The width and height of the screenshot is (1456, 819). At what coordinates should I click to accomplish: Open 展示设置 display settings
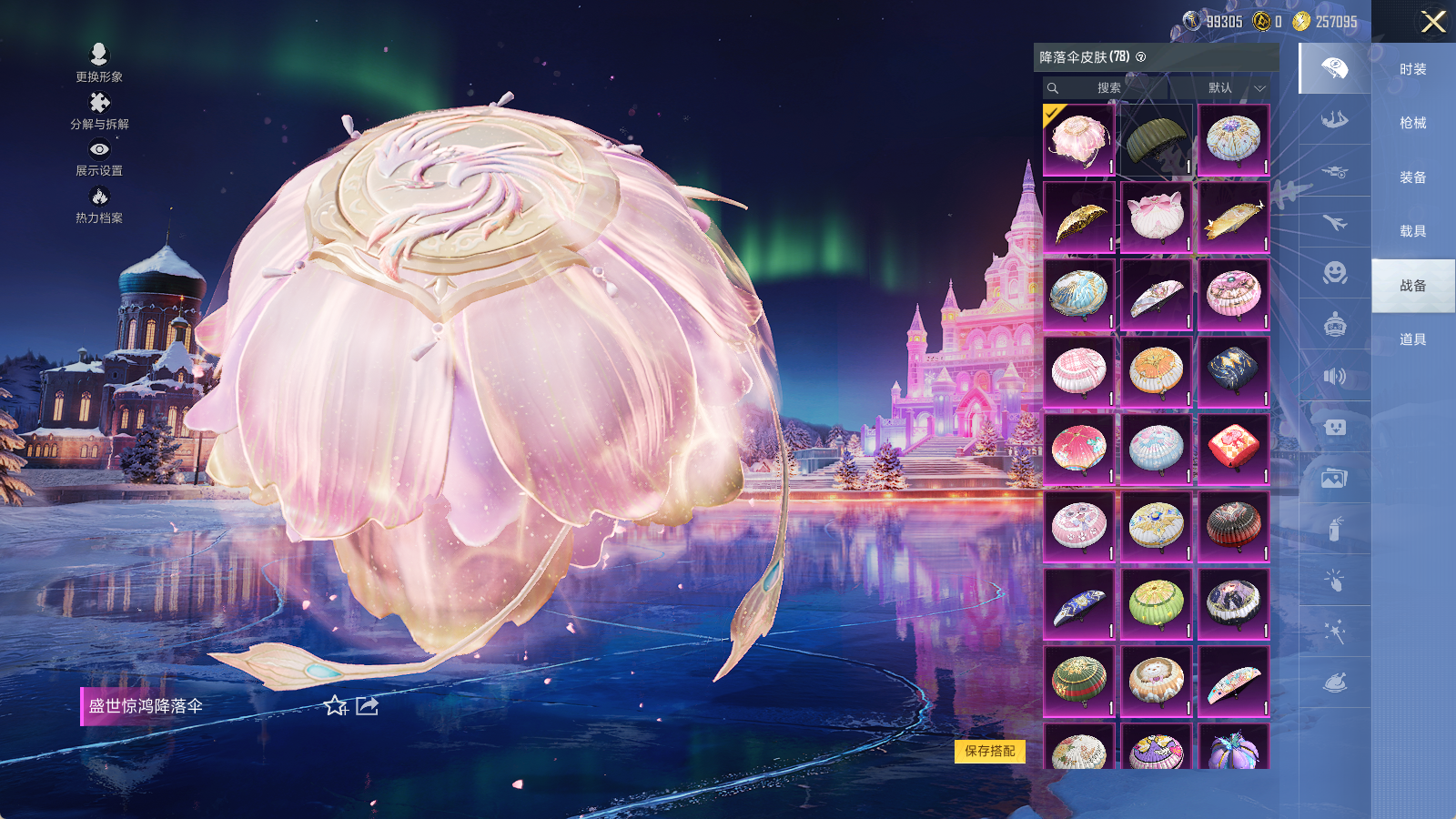click(99, 157)
